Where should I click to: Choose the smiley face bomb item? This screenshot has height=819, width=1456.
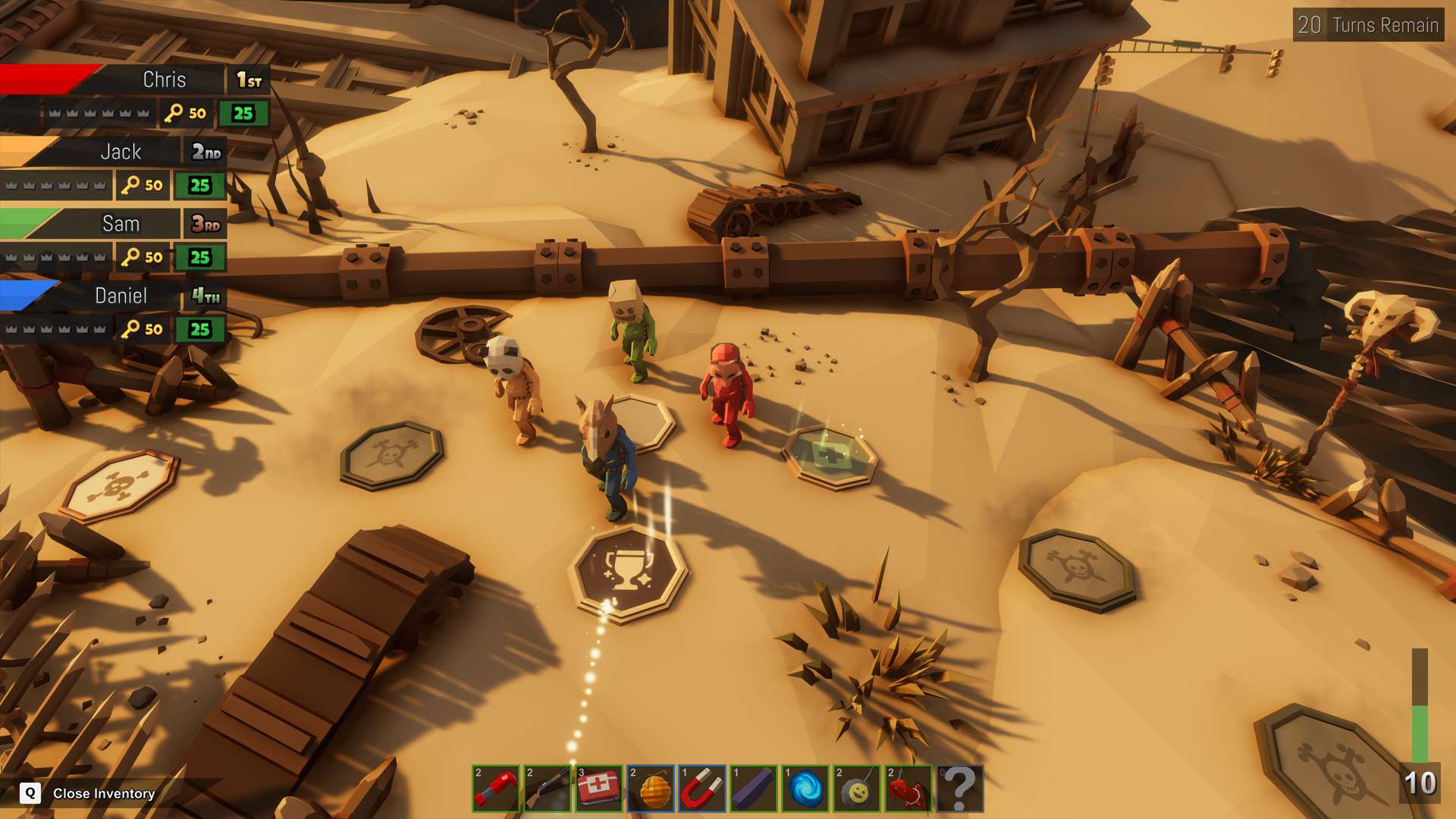click(x=857, y=789)
